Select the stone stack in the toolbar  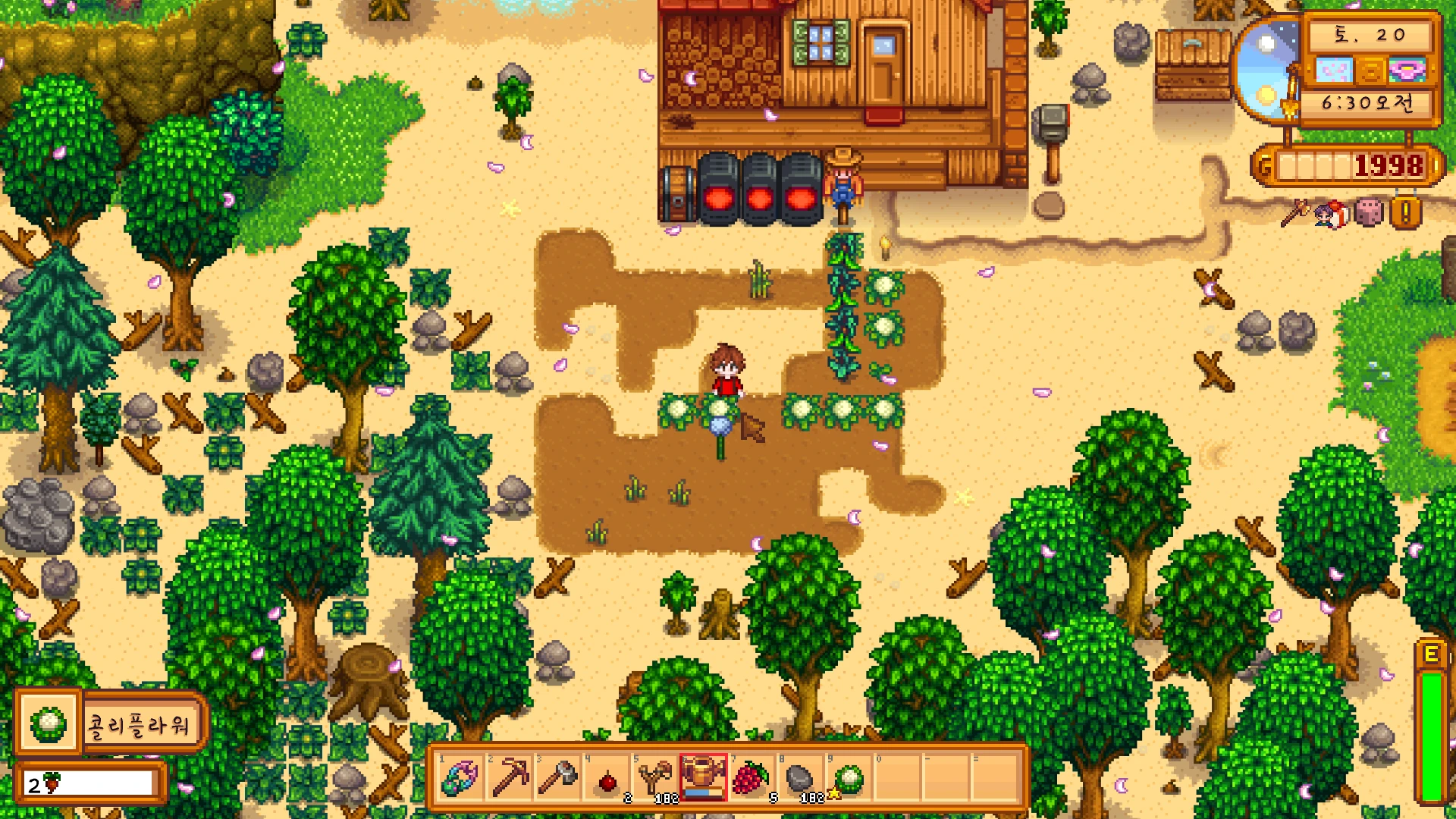[x=800, y=777]
